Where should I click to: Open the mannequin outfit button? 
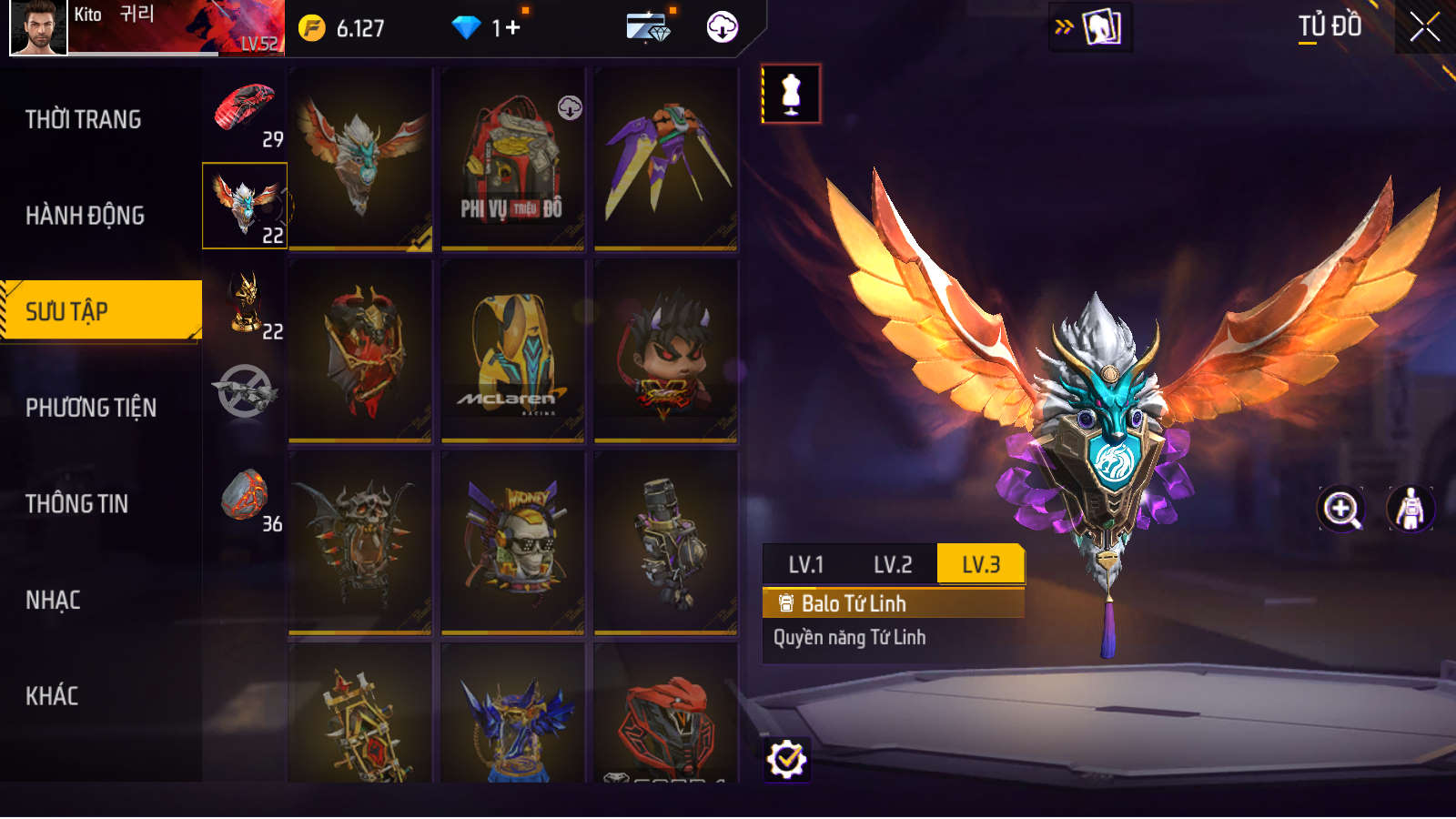pos(791,94)
